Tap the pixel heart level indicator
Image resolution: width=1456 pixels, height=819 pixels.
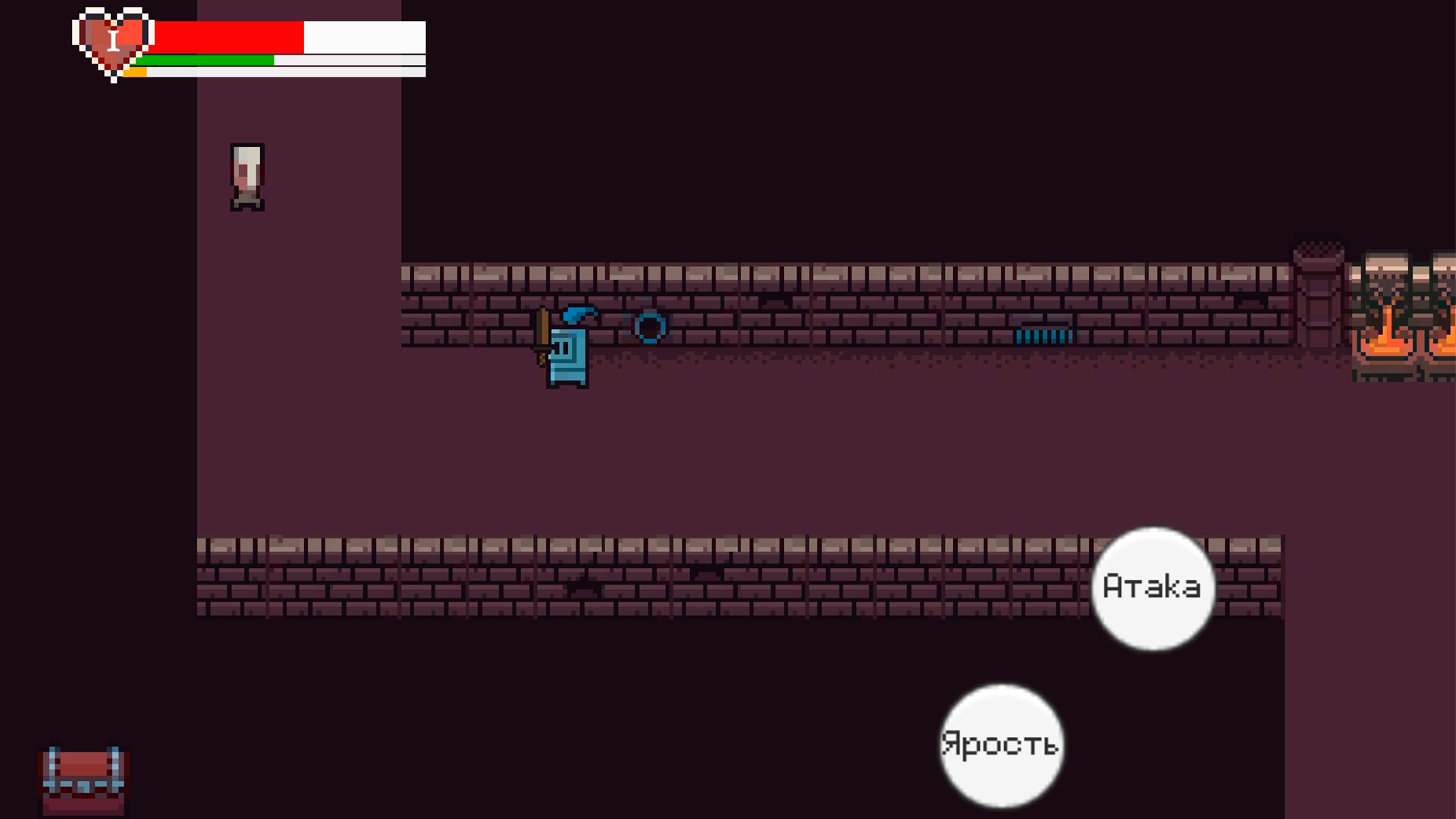(112, 42)
